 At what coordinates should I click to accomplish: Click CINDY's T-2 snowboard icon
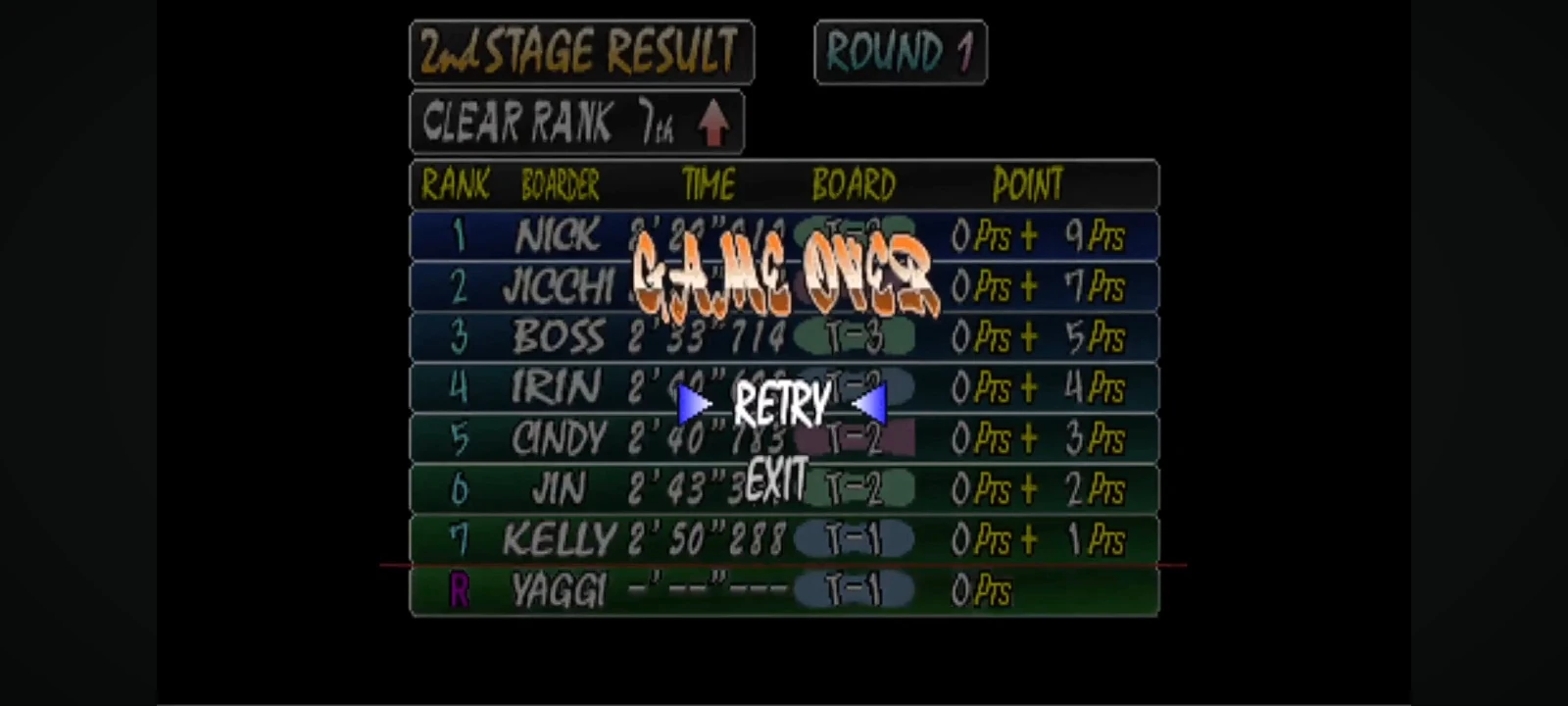point(857,437)
